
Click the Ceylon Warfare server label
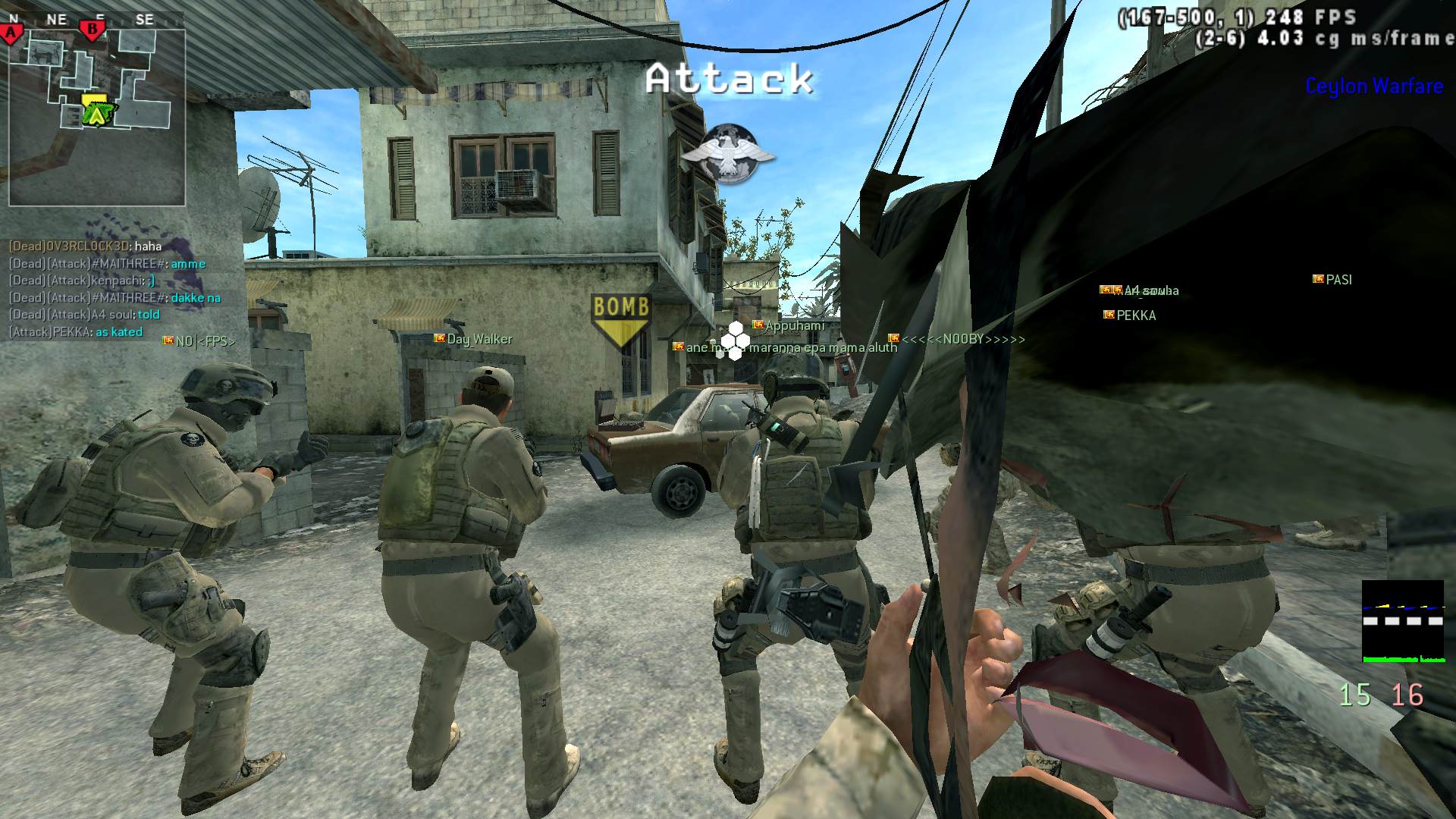coord(1373,86)
